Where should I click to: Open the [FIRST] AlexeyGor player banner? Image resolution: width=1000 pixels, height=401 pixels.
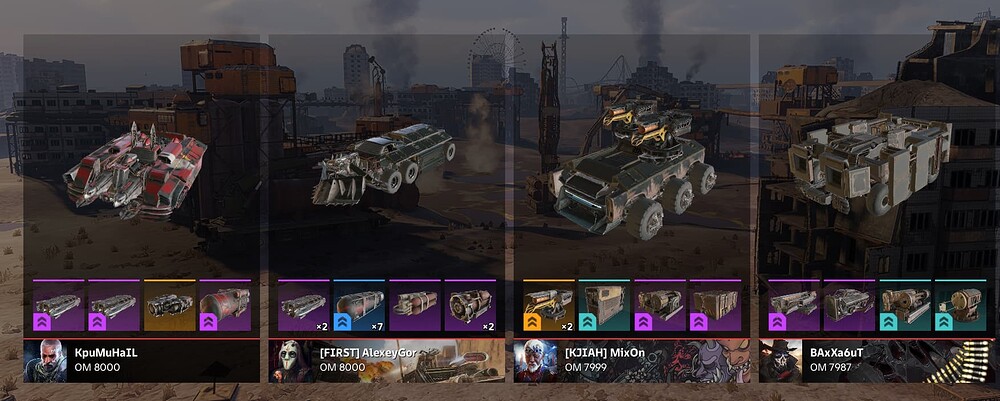click(387, 360)
